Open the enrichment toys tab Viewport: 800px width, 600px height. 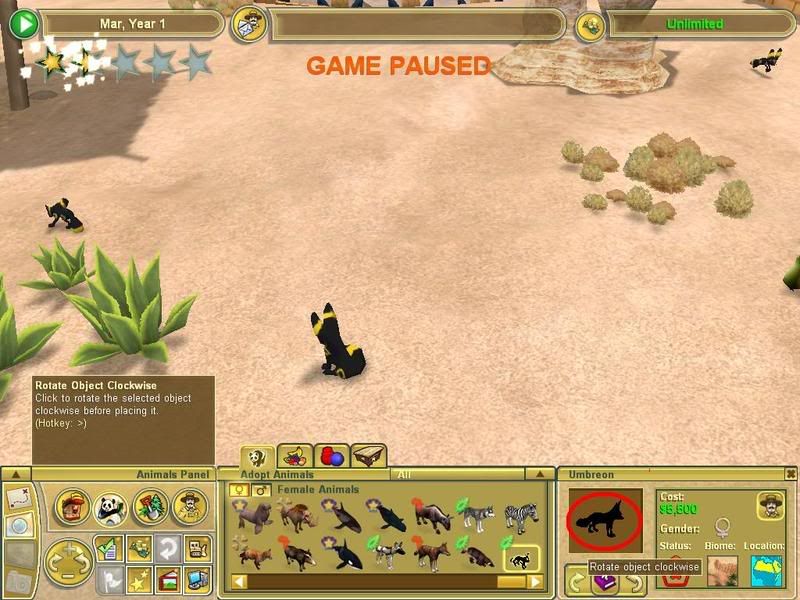332,457
